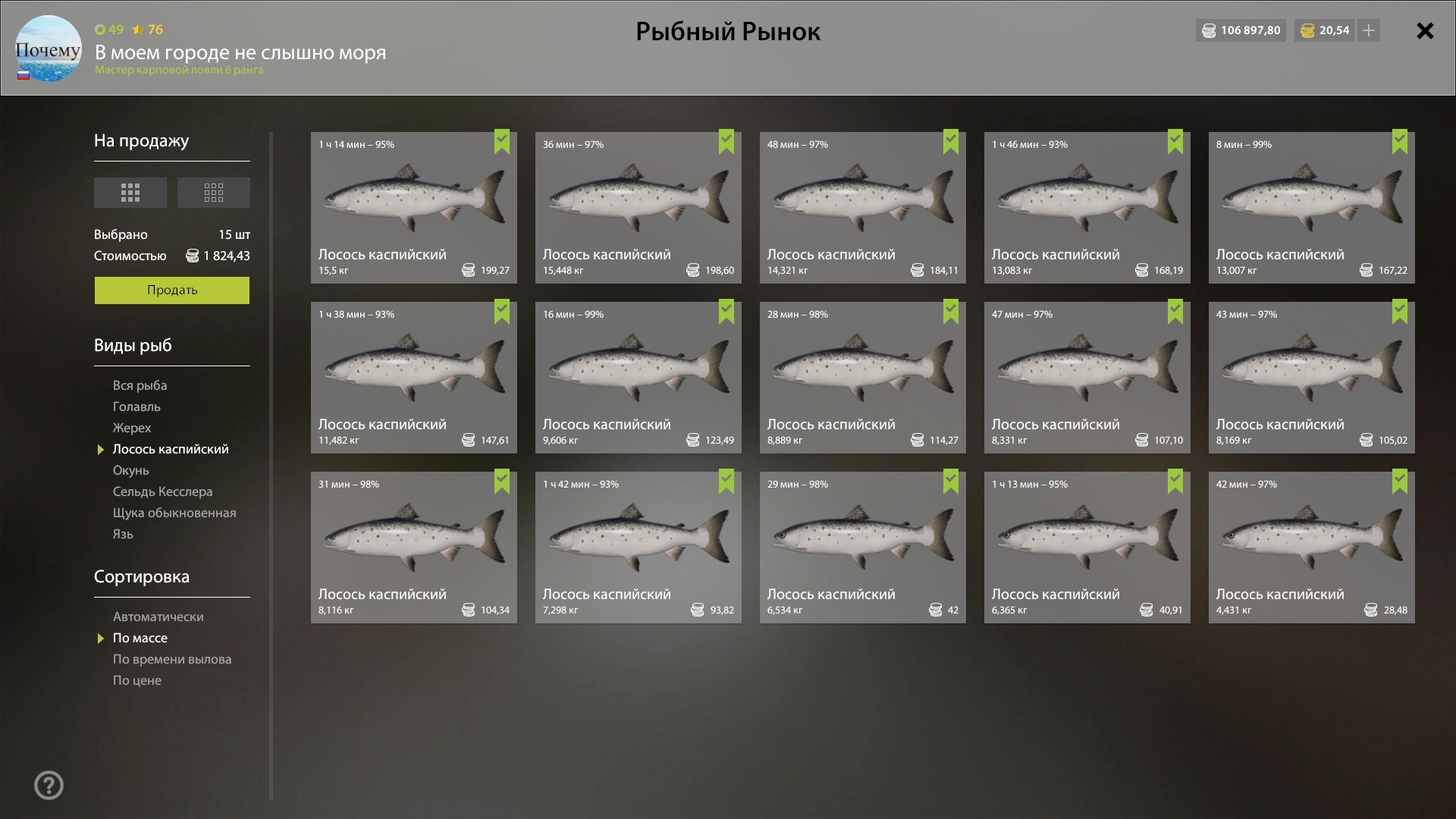Filter fish list by Жерех
The height and width of the screenshot is (819, 1456).
[x=132, y=428]
